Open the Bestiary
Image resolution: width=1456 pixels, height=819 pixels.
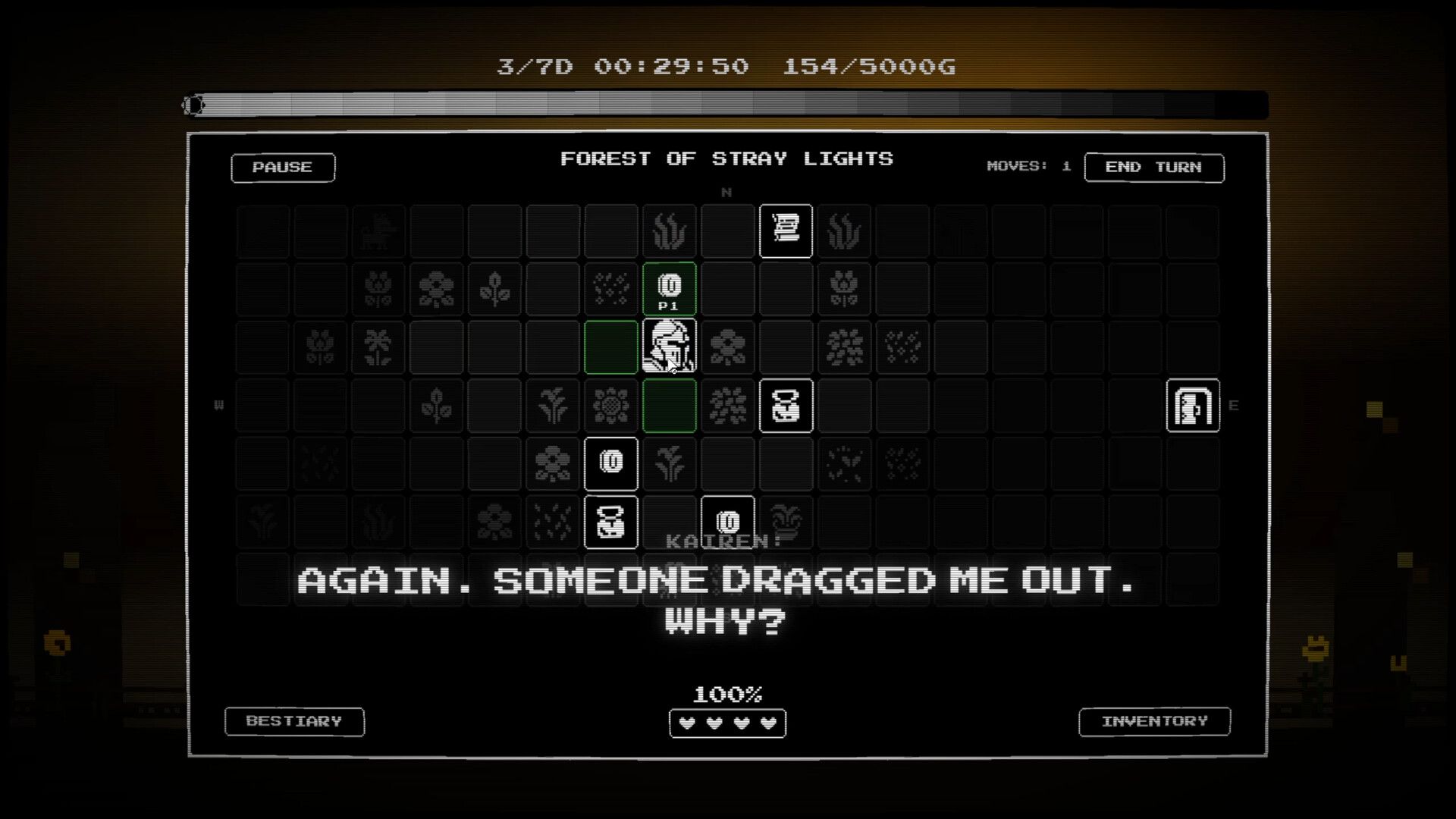pyautogui.click(x=294, y=721)
